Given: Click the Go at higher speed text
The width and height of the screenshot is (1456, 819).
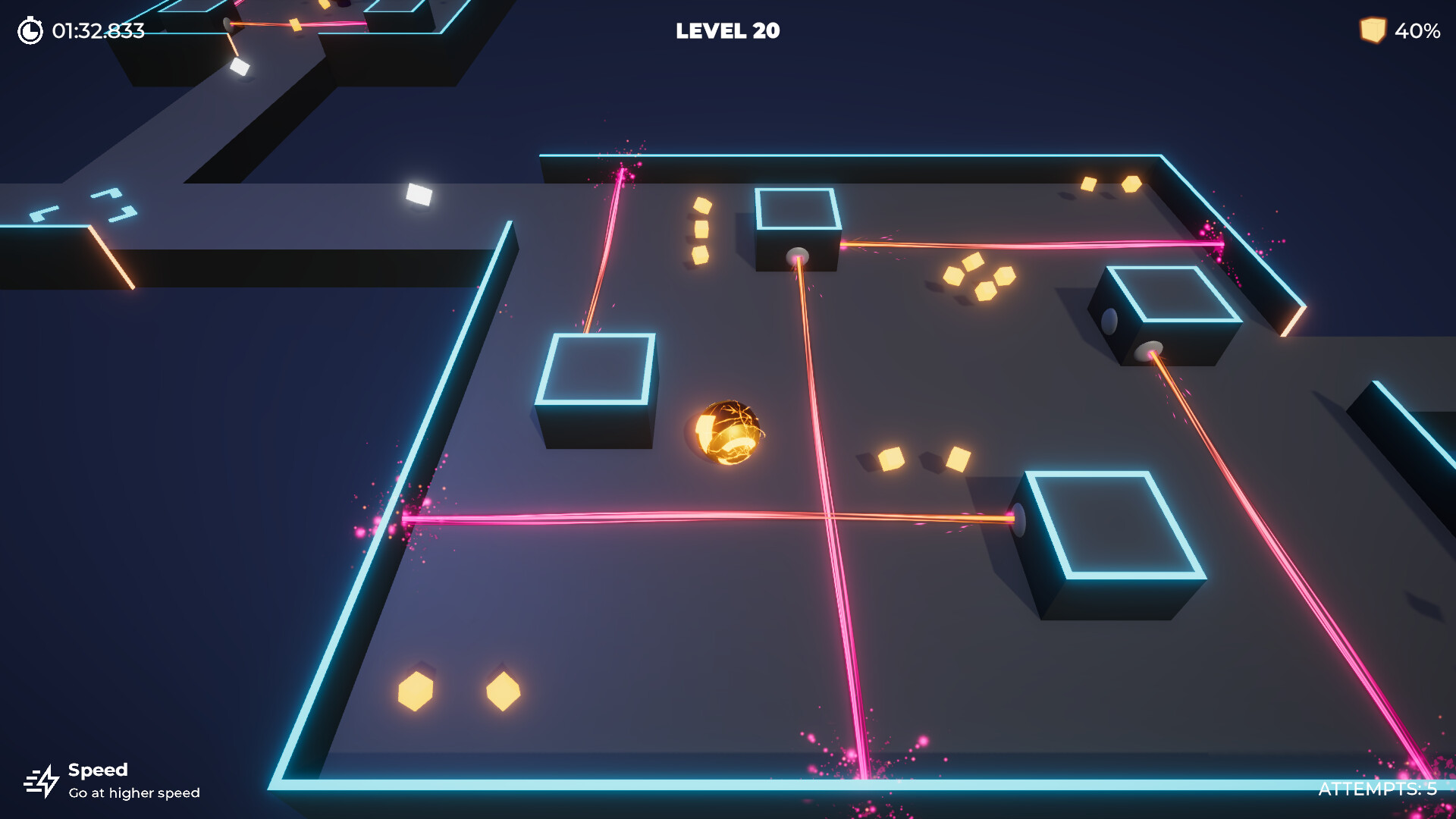Looking at the screenshot, I should pyautogui.click(x=133, y=793).
